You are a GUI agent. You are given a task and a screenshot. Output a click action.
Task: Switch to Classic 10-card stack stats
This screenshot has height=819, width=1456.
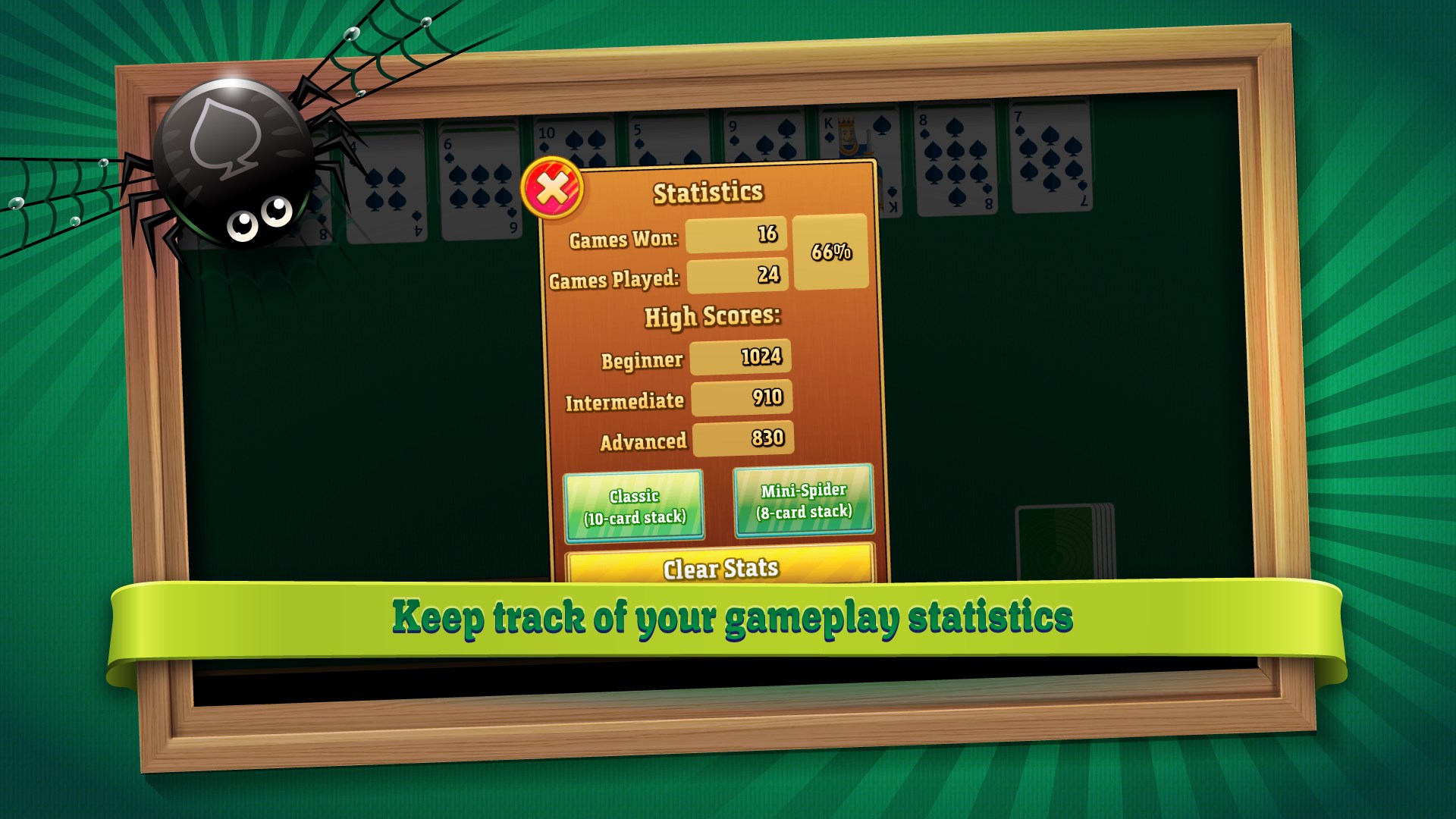(635, 507)
